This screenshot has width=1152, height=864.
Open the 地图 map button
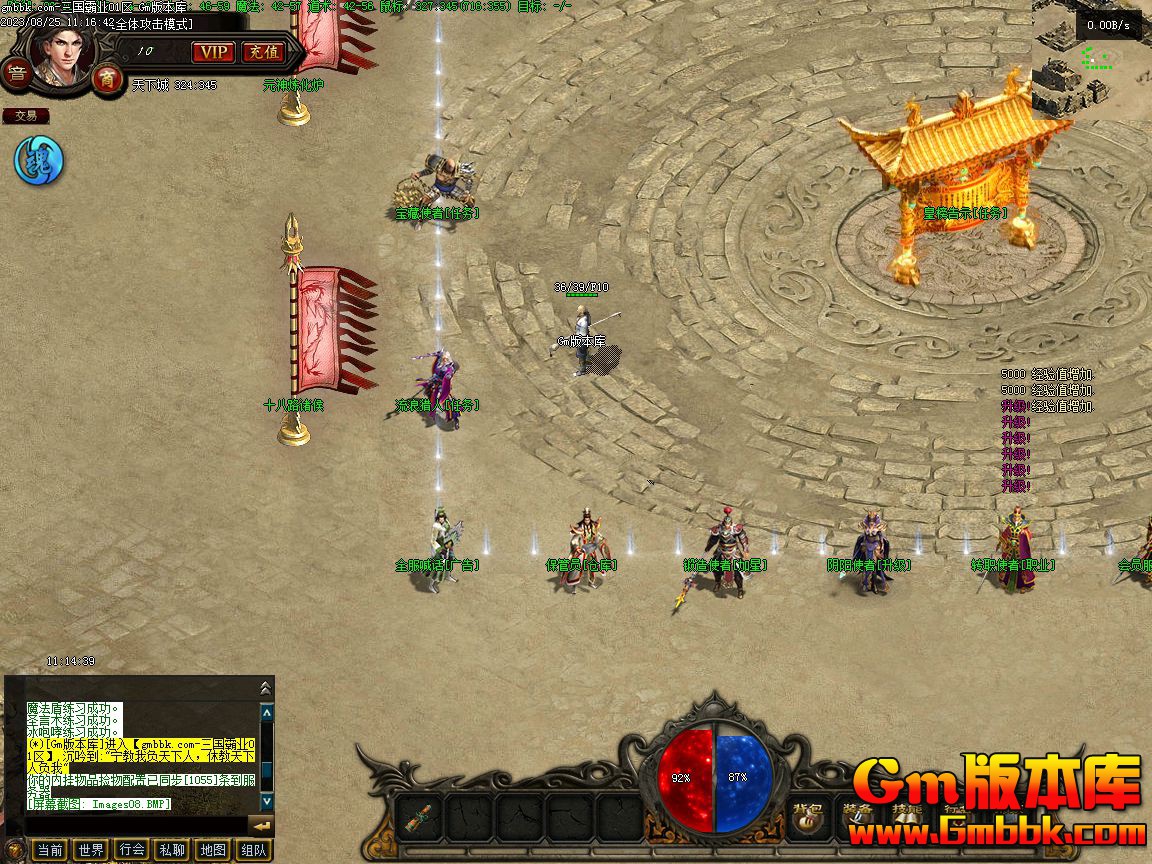point(213,850)
